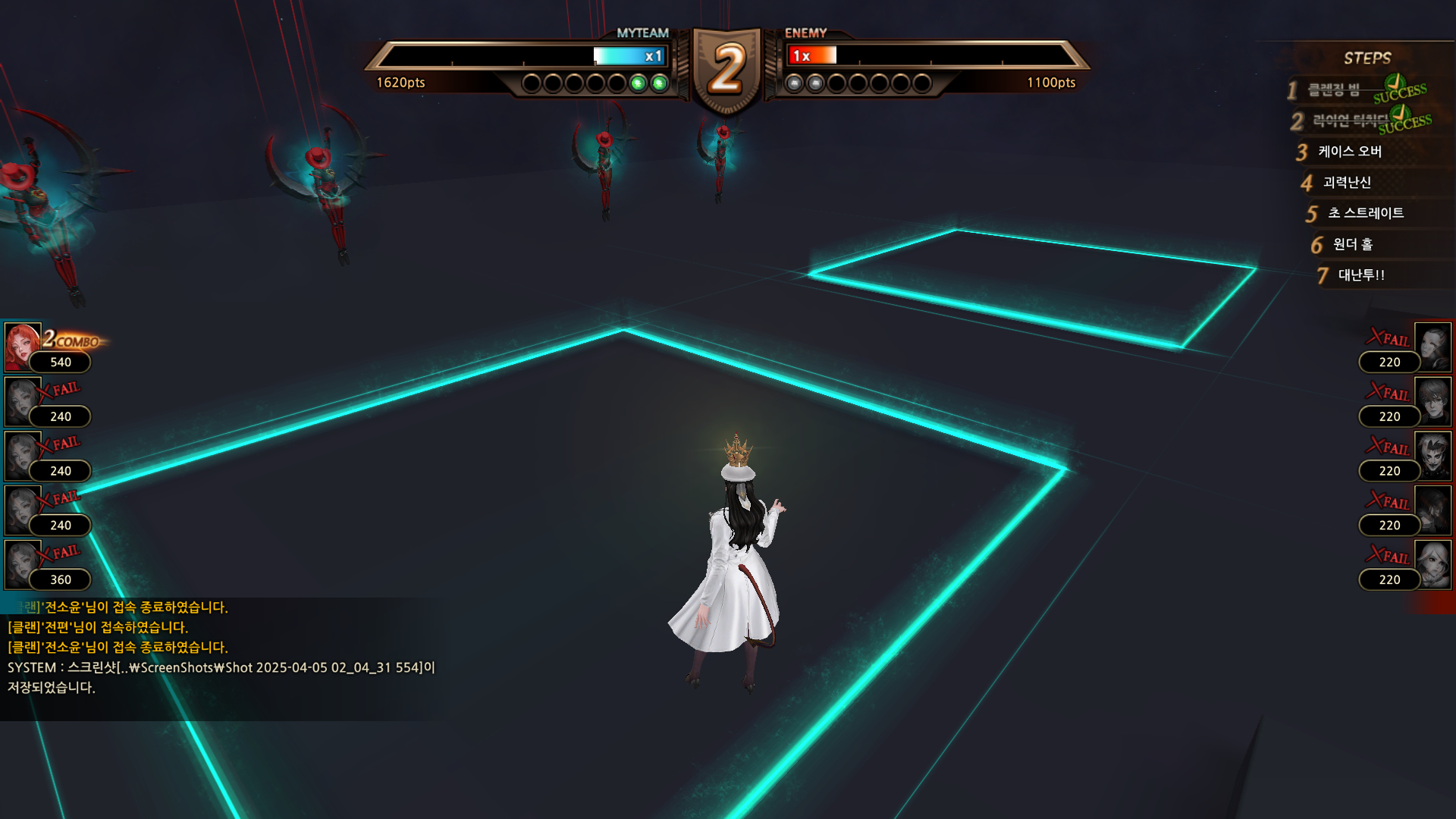The image size is (1456, 819).
Task: Open the chat log with clan messages
Action: pos(220,648)
